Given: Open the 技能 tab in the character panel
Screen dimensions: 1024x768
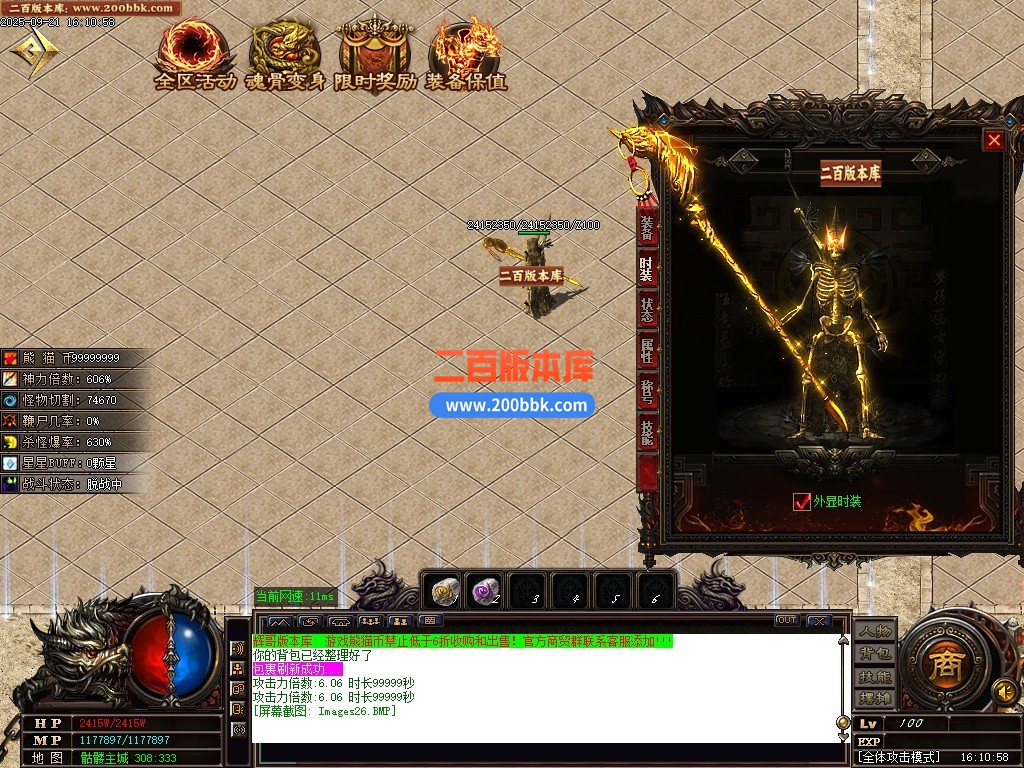Looking at the screenshot, I should tap(647, 433).
